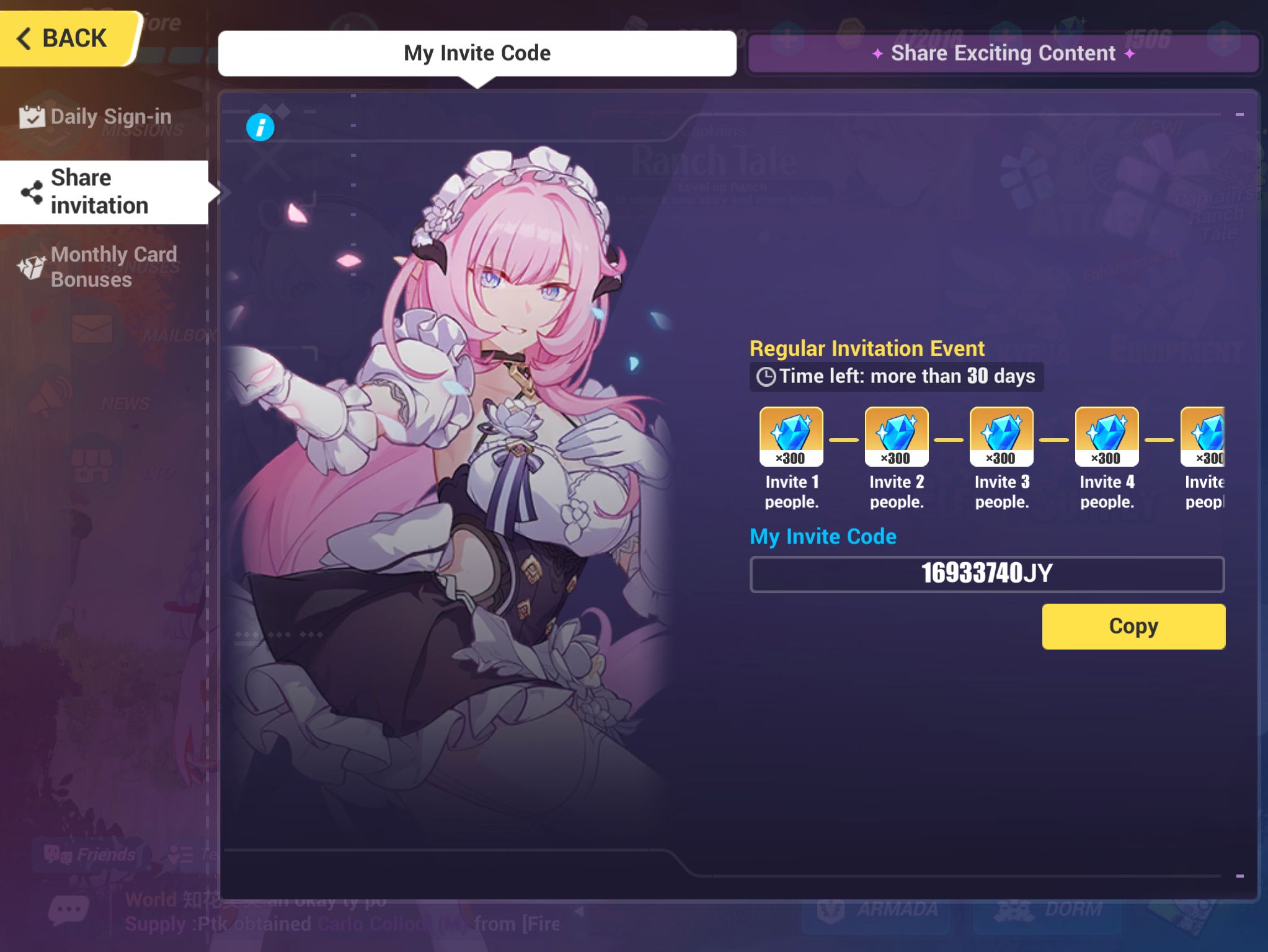The height and width of the screenshot is (952, 1268).
Task: Click the My Invite Code blue label
Action: [x=823, y=536]
